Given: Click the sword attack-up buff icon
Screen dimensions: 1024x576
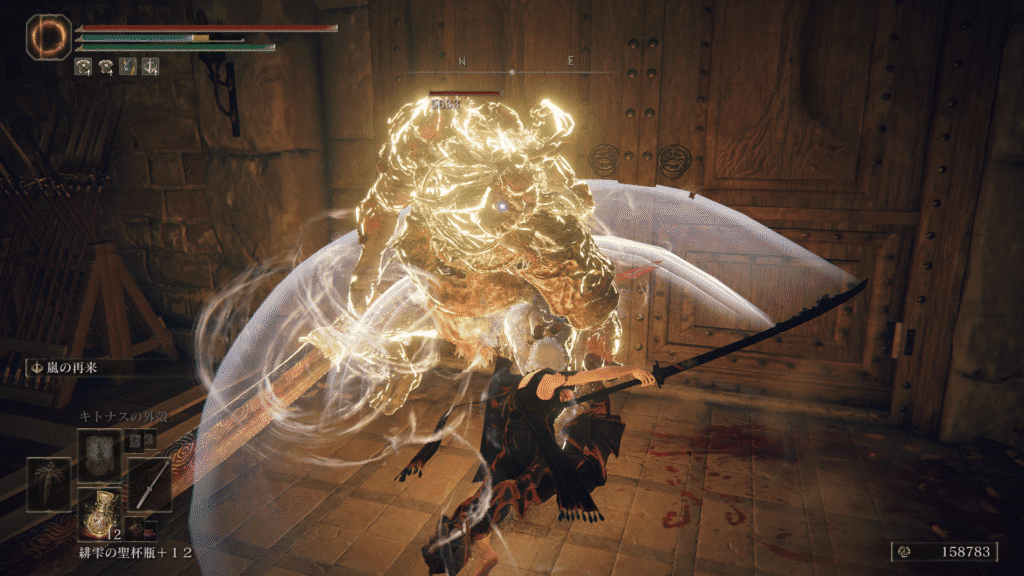Looking at the screenshot, I should tap(150, 67).
